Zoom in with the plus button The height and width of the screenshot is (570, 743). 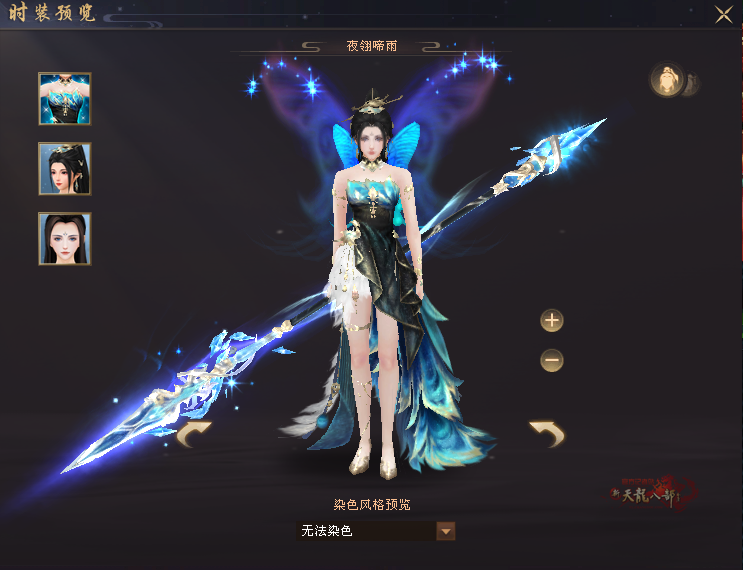point(552,321)
